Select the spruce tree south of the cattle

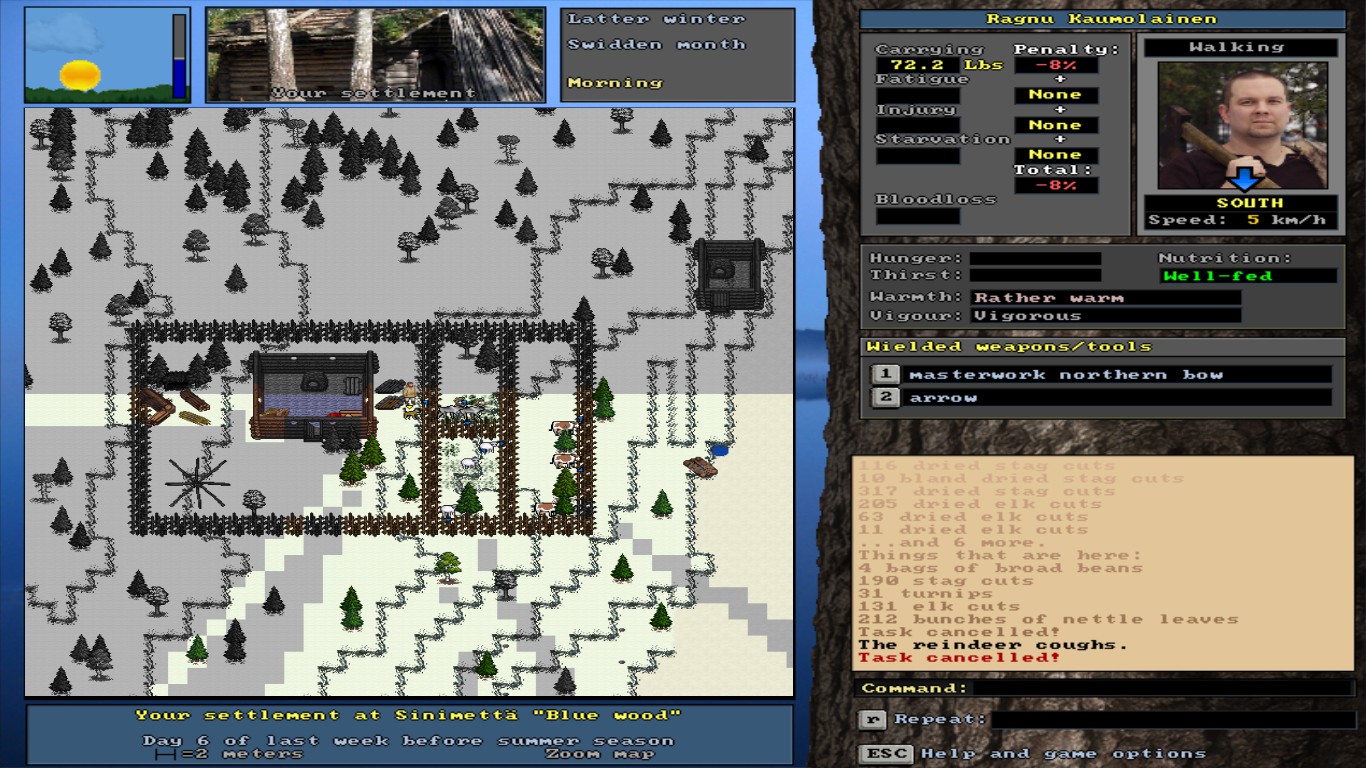(561, 490)
